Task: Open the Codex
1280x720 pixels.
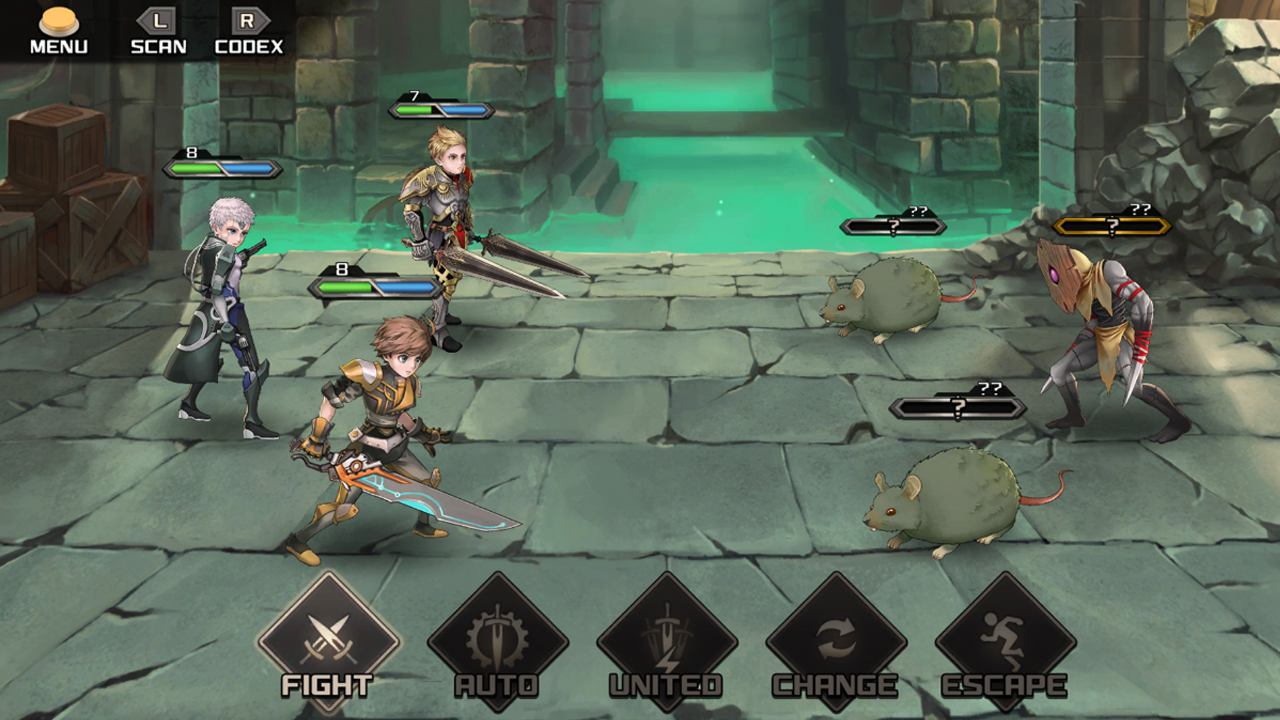Action: click(249, 30)
